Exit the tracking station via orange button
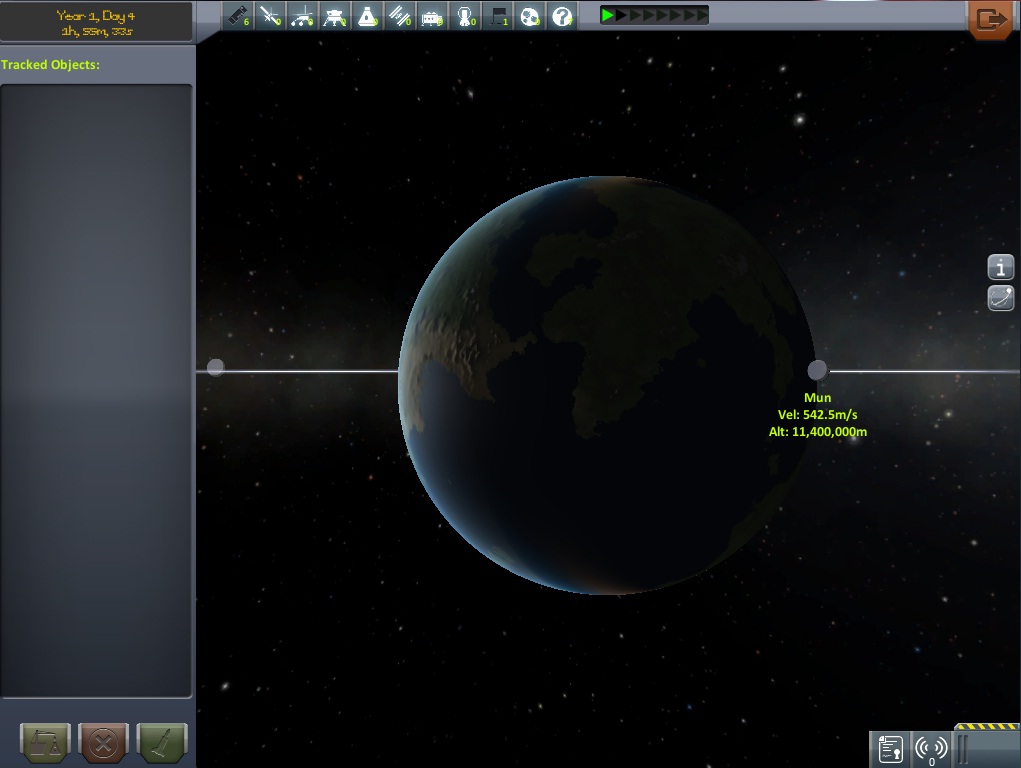This screenshot has height=768, width=1021. pos(993,20)
